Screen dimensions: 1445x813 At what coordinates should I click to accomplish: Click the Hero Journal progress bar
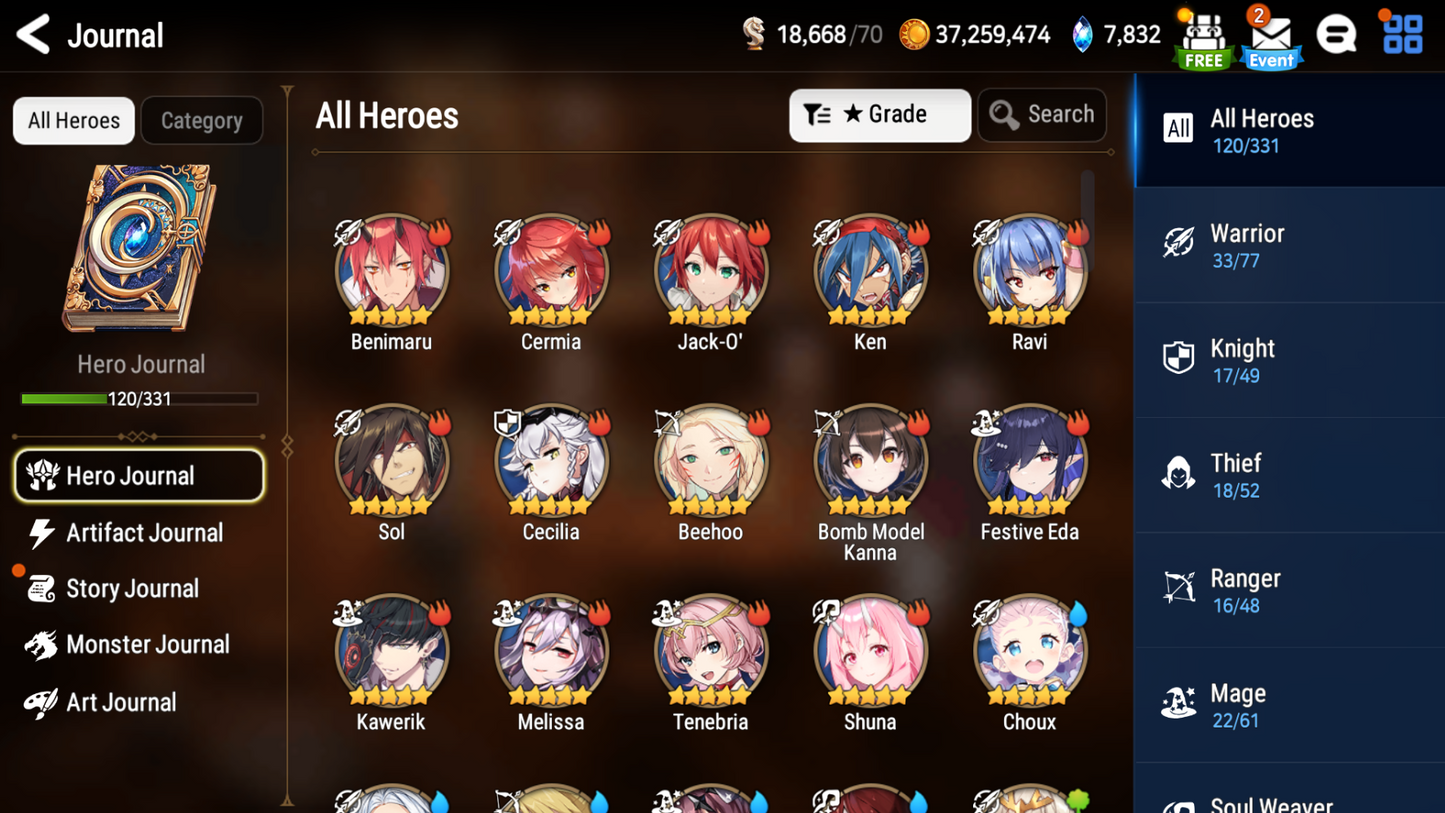click(140, 398)
